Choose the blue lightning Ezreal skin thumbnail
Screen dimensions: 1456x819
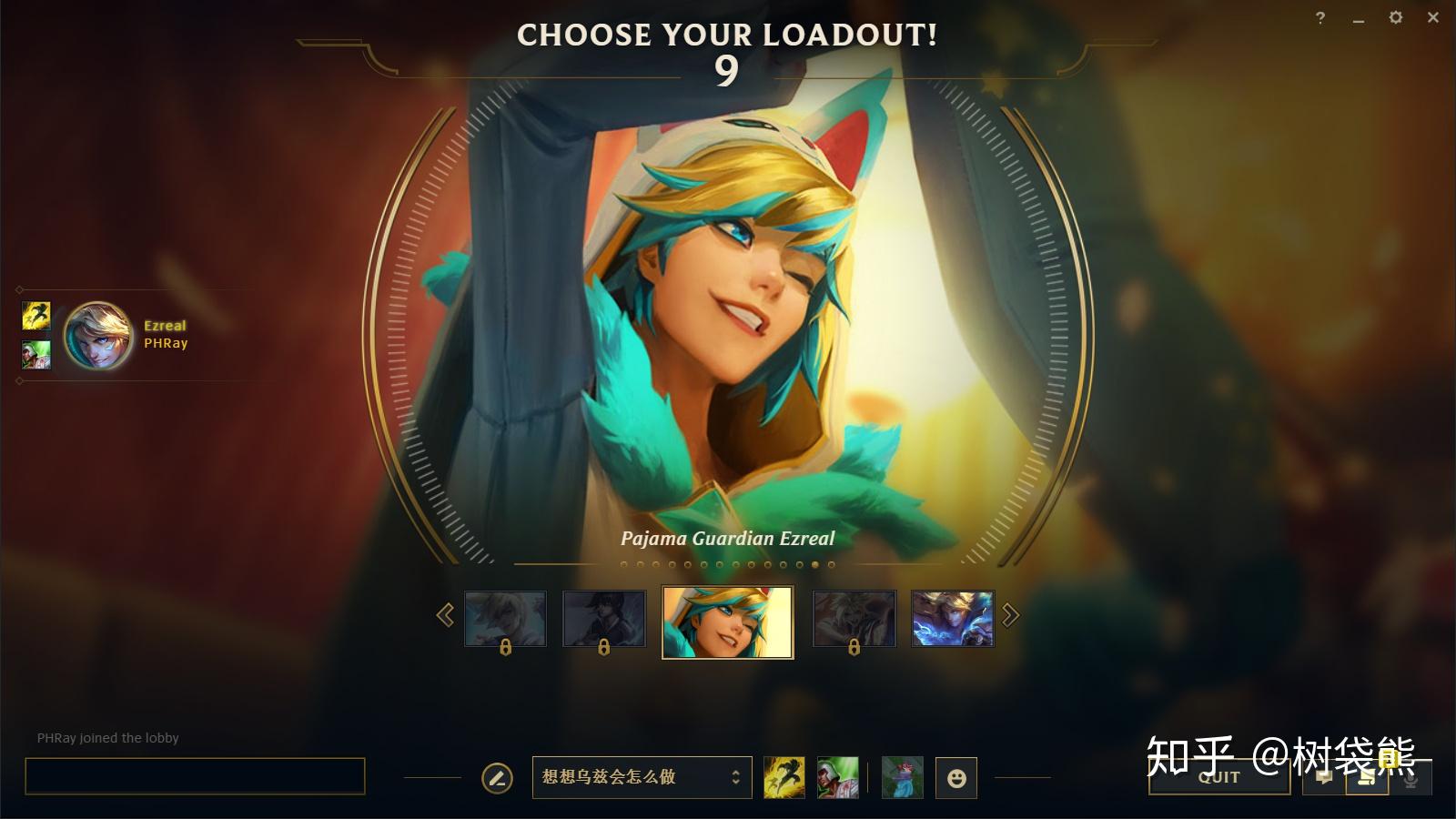pos(952,619)
